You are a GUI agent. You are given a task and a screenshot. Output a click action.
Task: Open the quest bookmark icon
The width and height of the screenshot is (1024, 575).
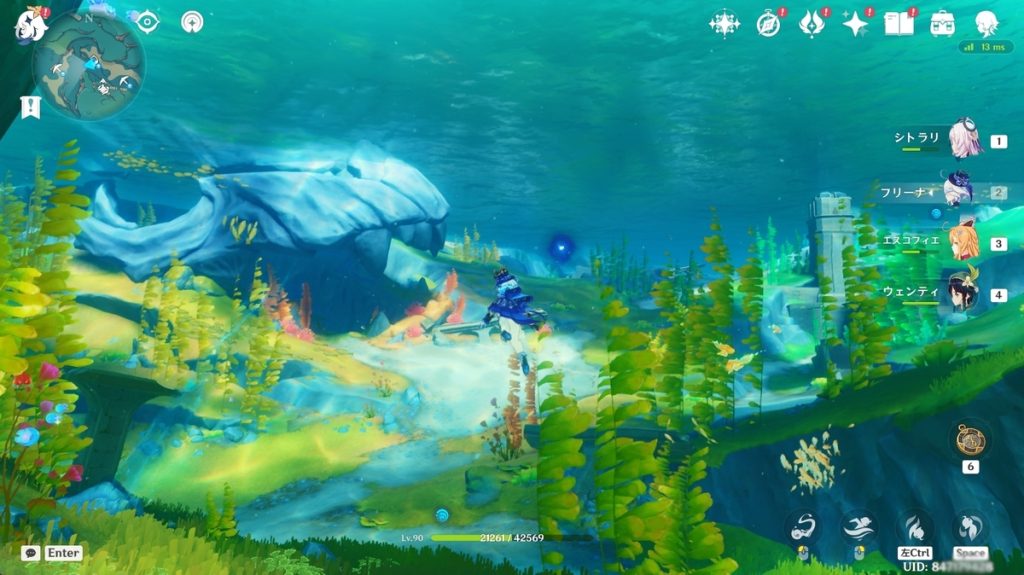[30, 106]
